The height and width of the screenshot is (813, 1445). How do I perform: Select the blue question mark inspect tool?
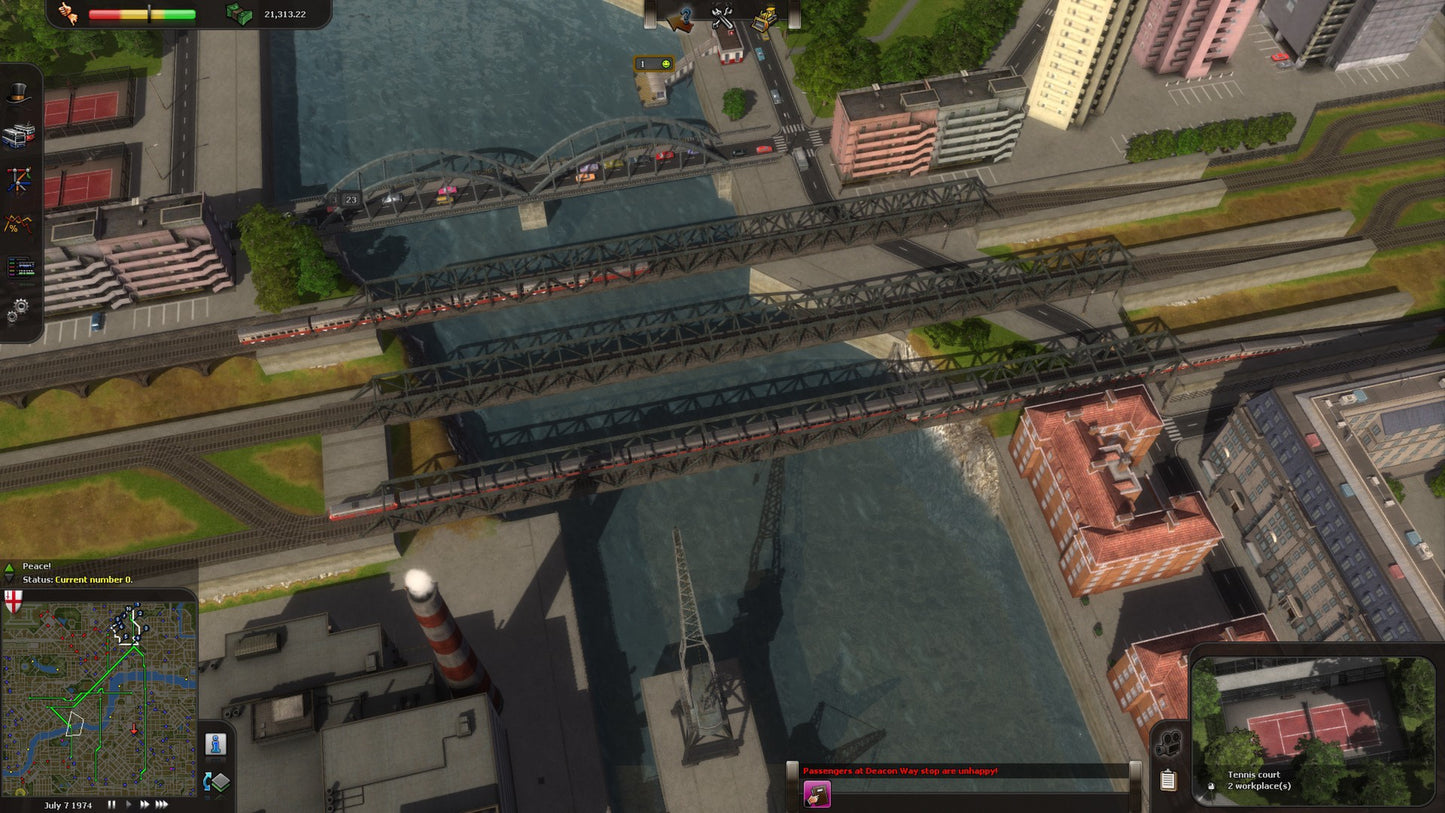coord(687,17)
